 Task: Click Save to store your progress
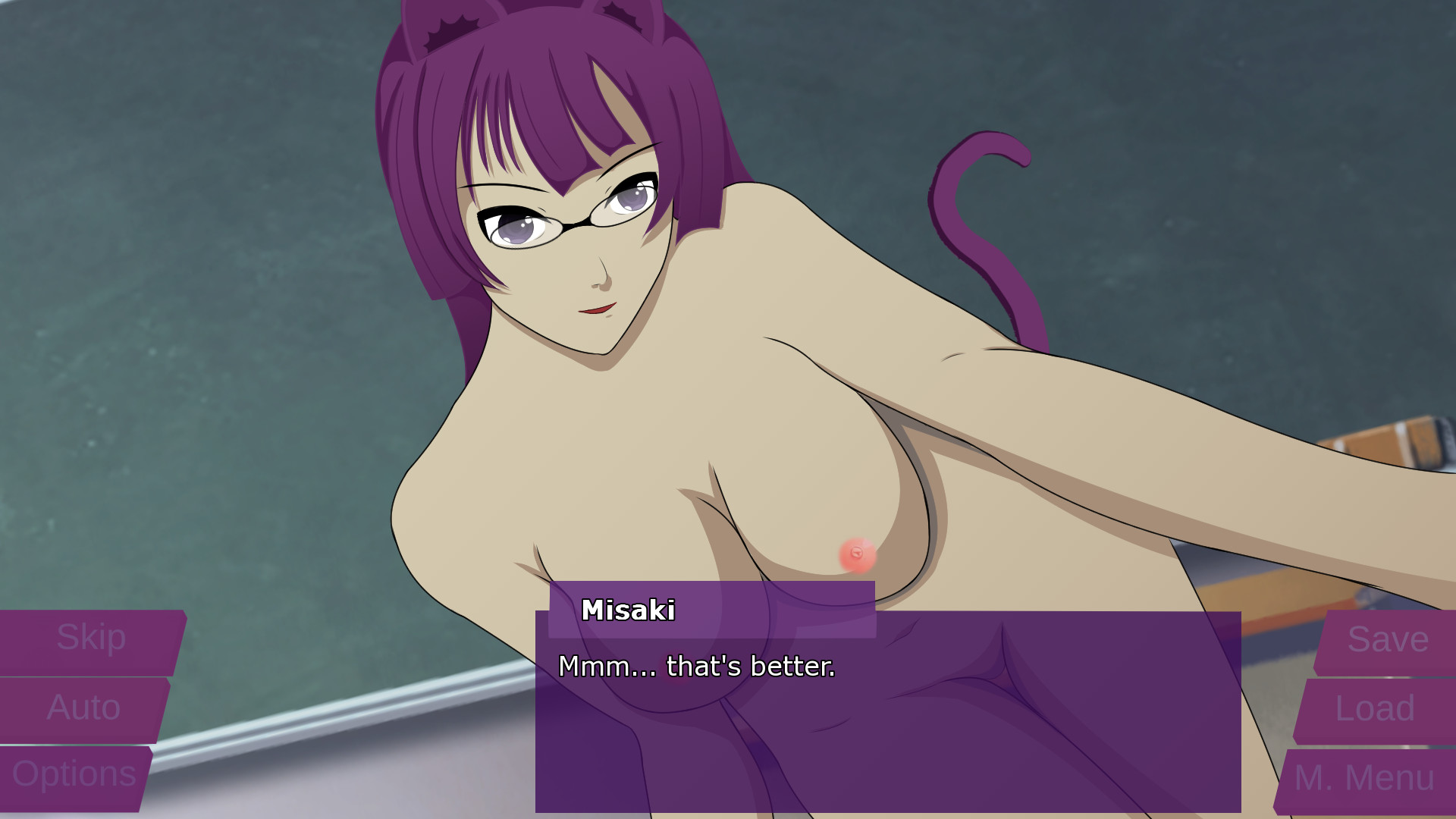(1386, 641)
